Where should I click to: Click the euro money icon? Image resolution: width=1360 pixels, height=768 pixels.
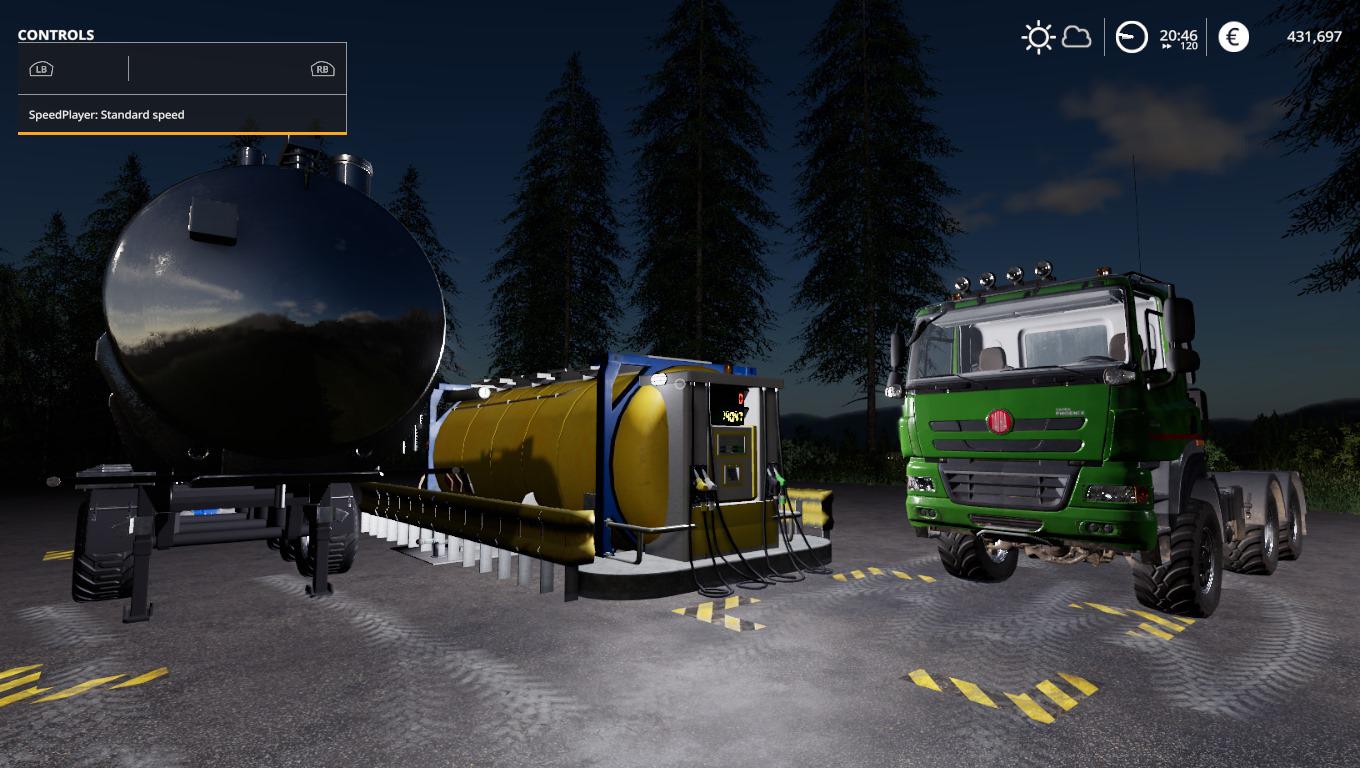1233,38
